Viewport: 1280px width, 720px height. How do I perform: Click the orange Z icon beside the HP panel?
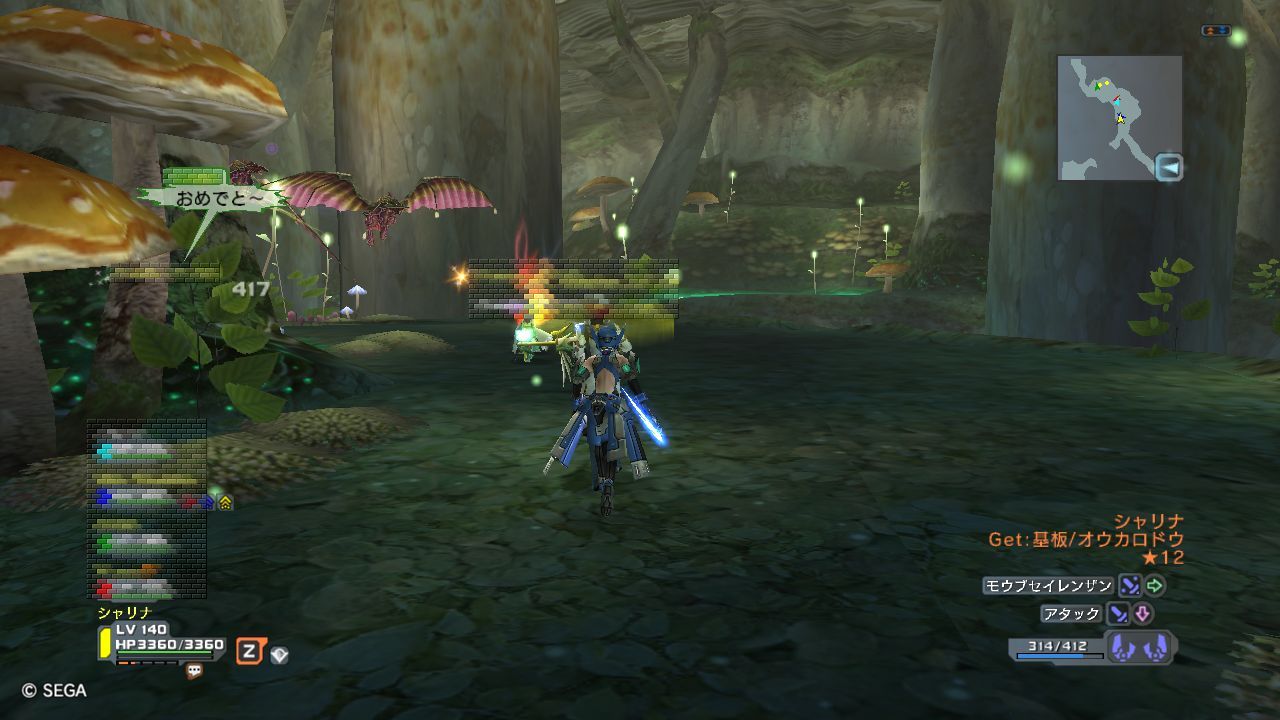coord(249,653)
